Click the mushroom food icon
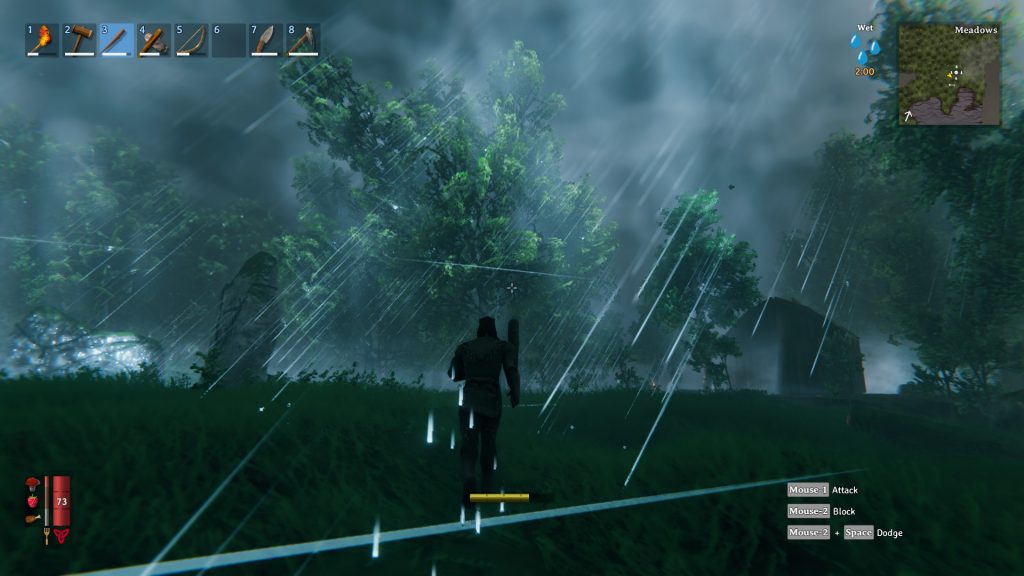 coord(32,486)
